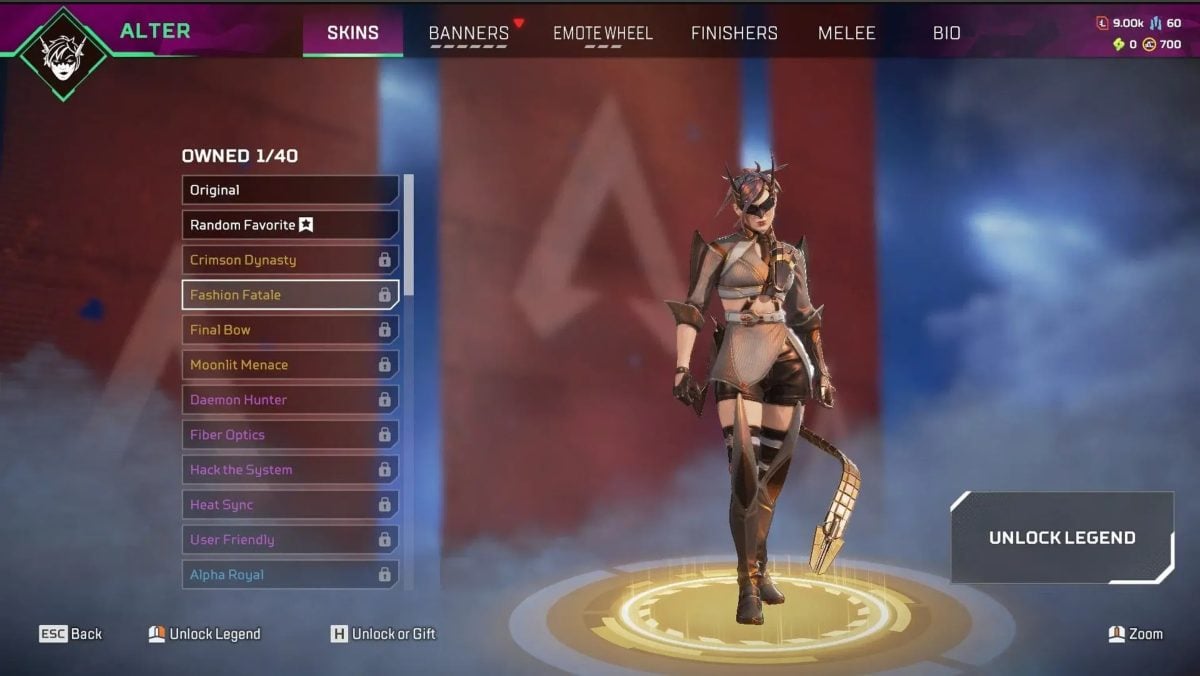Switch to the Skins tab

[x=353, y=33]
